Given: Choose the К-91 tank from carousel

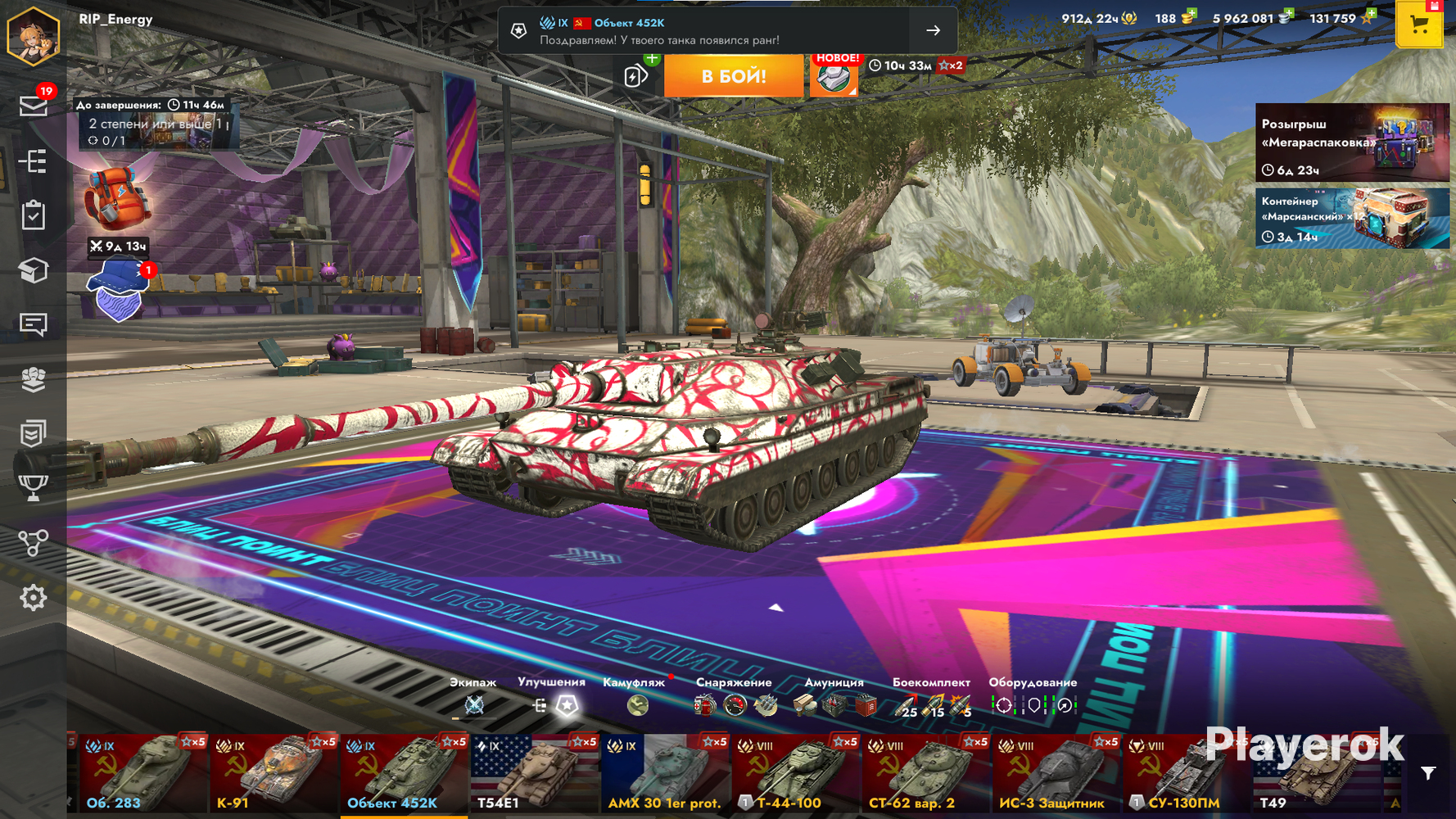Looking at the screenshot, I should point(274,774).
